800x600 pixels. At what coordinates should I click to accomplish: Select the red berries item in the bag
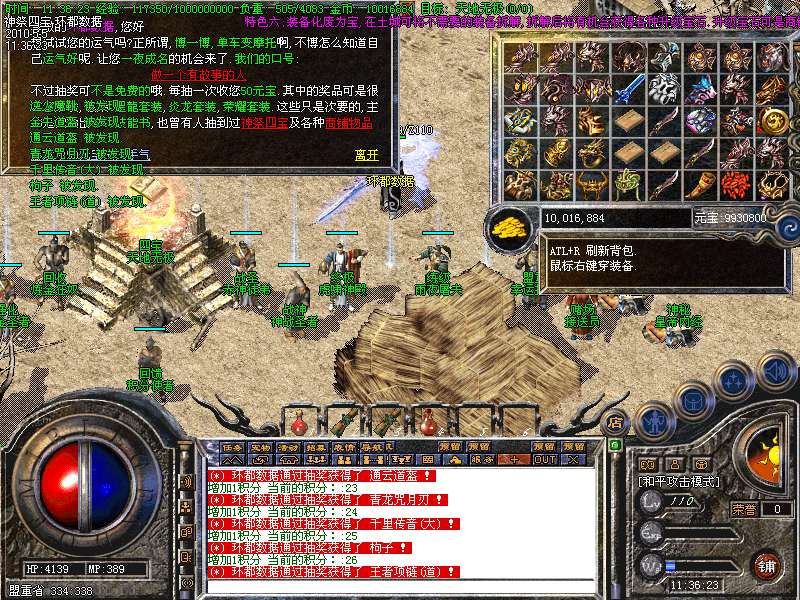(x=735, y=185)
